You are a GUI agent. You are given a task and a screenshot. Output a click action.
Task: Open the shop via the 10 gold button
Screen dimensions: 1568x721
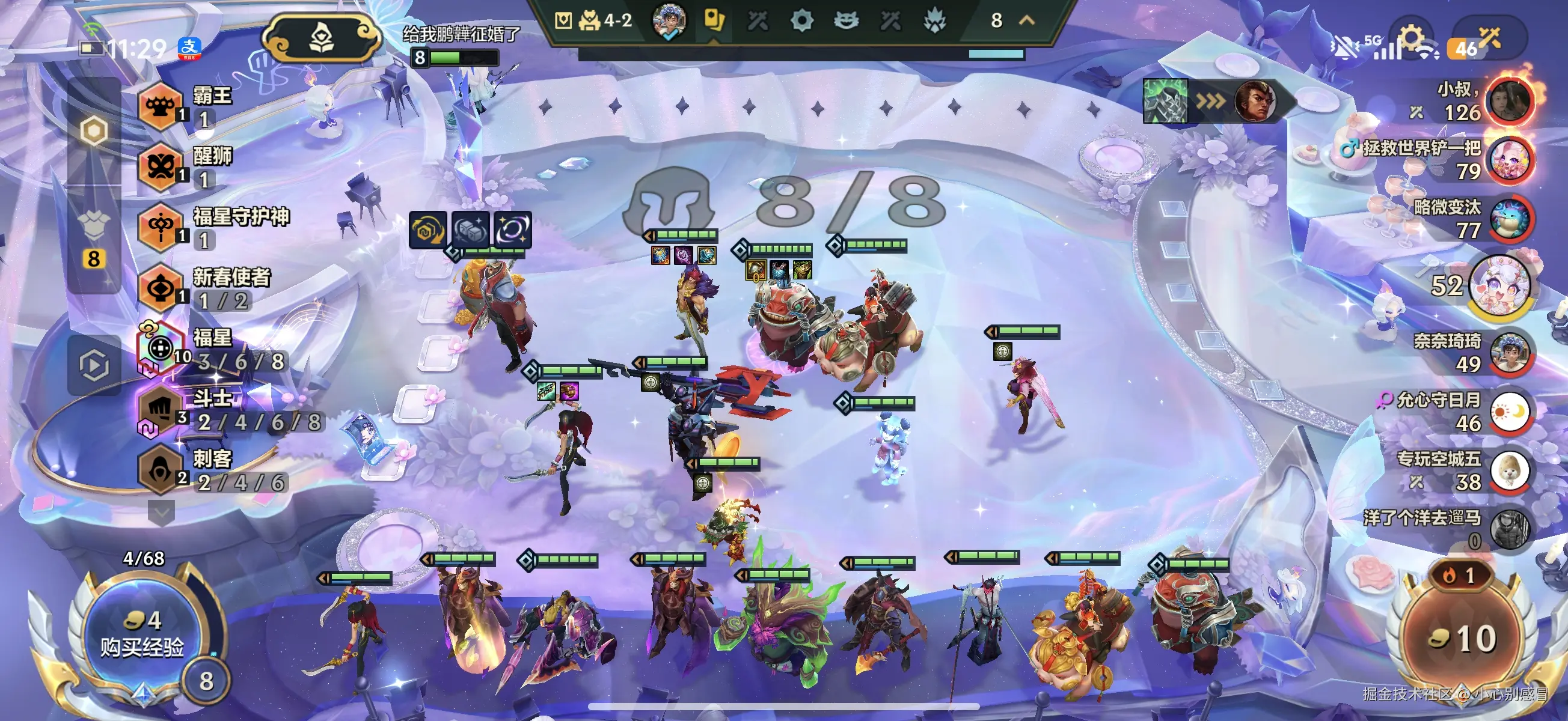point(1462,637)
